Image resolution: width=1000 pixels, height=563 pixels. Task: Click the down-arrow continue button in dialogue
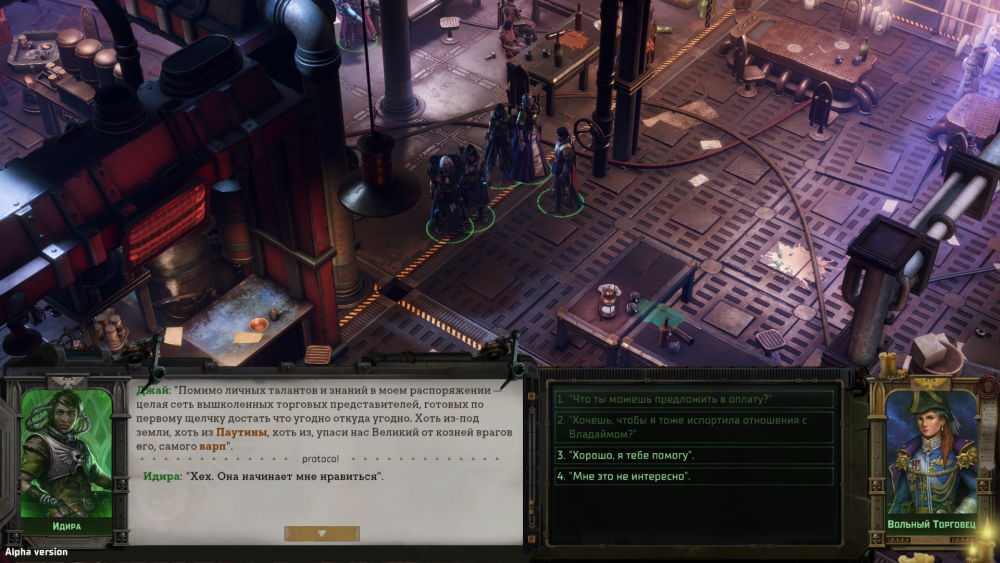(321, 534)
